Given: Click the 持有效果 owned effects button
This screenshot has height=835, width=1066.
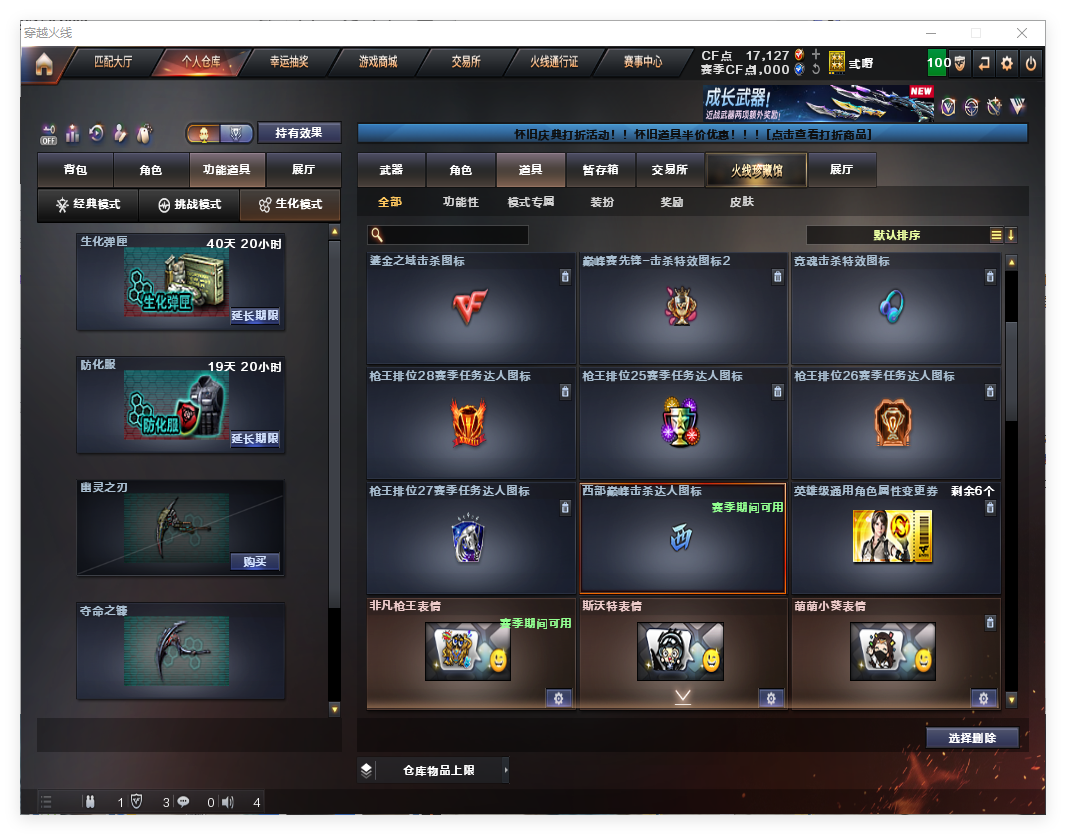Looking at the screenshot, I should [x=299, y=133].
